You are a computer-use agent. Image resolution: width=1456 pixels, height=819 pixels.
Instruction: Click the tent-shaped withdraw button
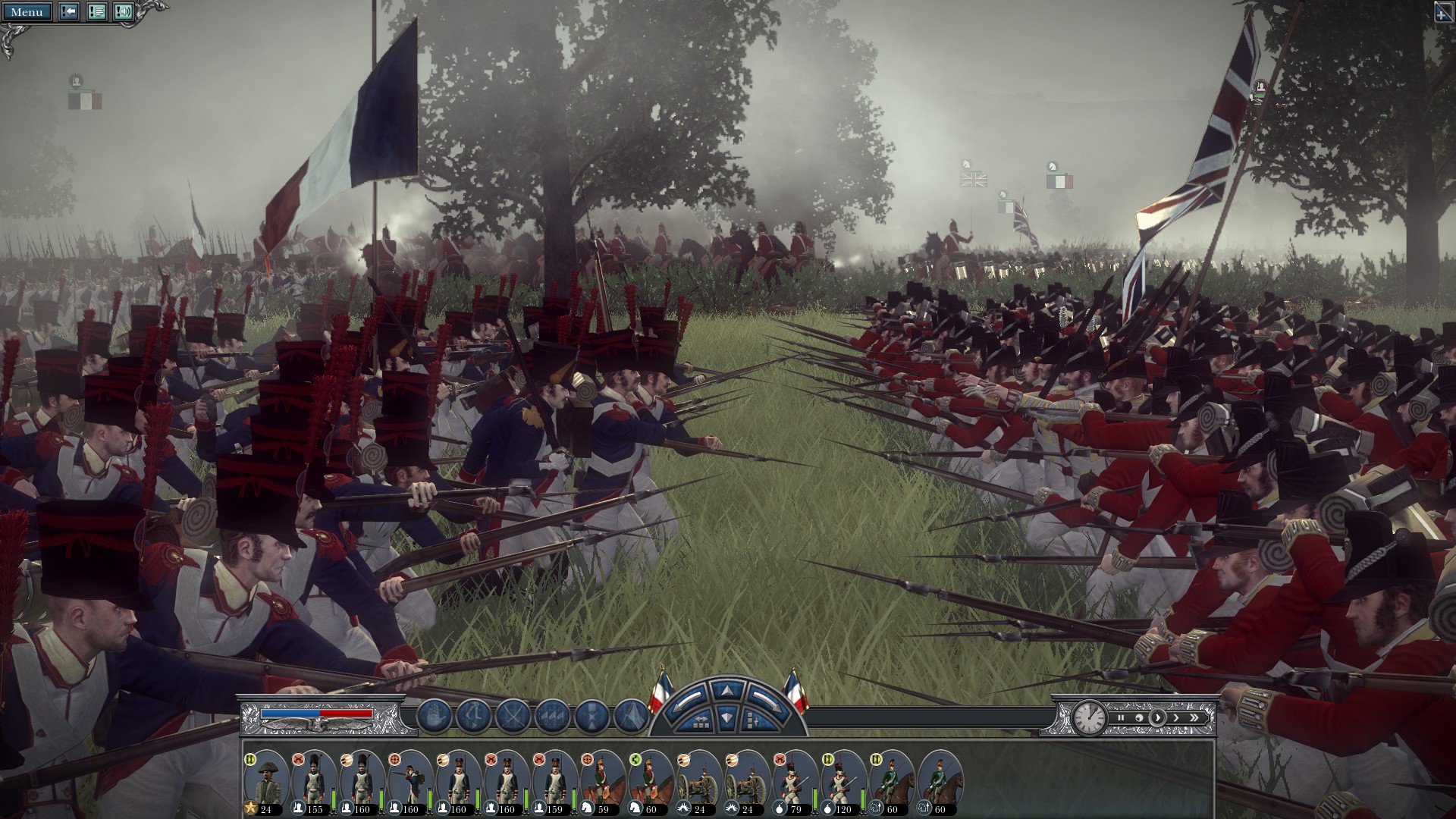[631, 716]
